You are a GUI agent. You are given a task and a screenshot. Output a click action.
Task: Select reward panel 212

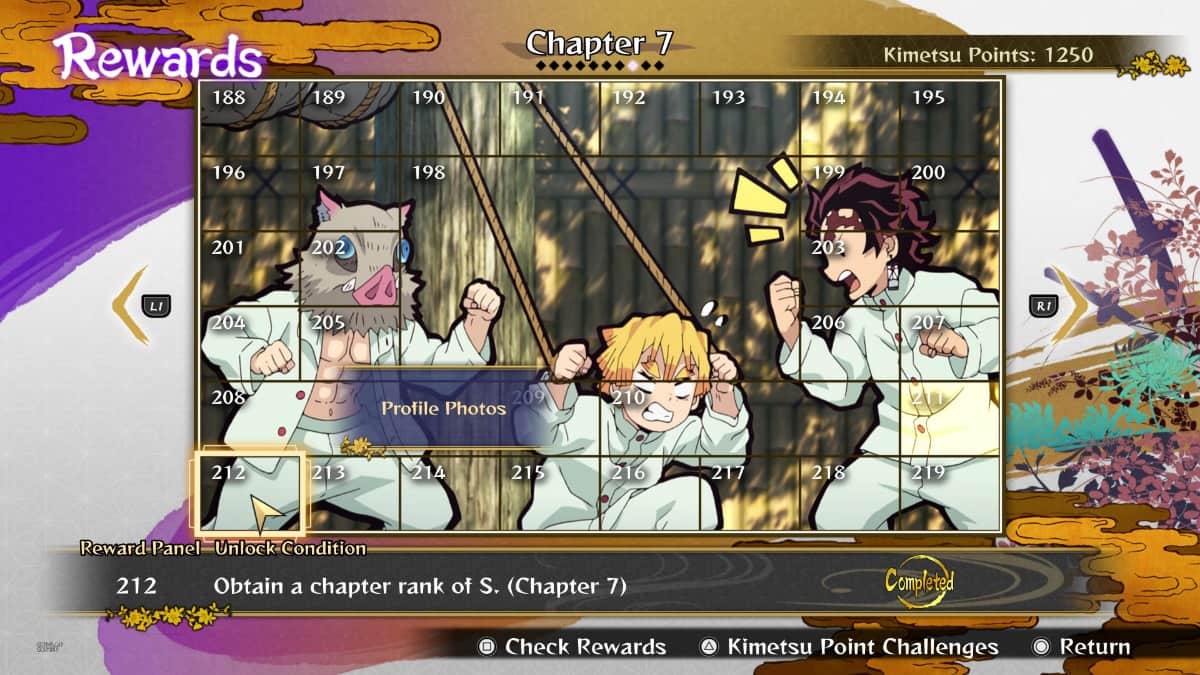pos(250,493)
